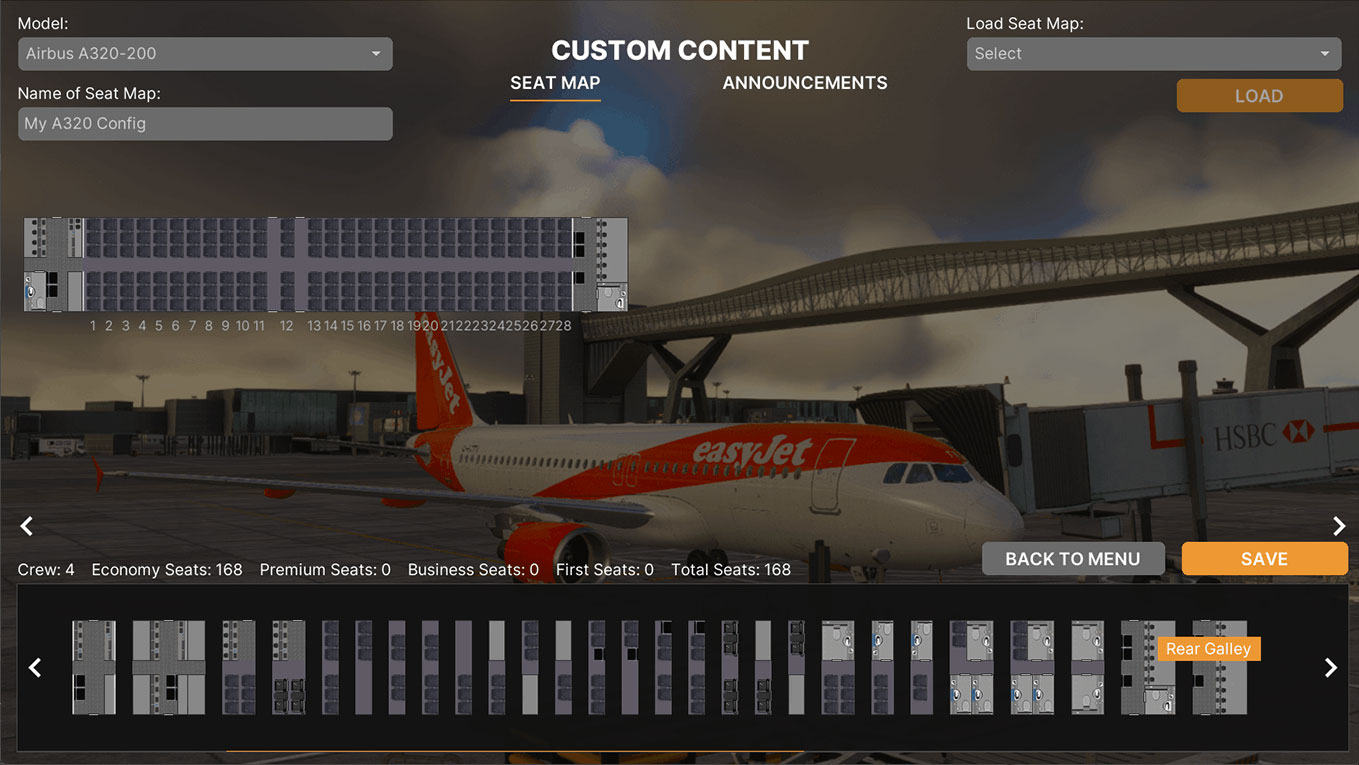The image size is (1359, 765).
Task: Switch to the Seat Map tab
Action: pos(555,83)
